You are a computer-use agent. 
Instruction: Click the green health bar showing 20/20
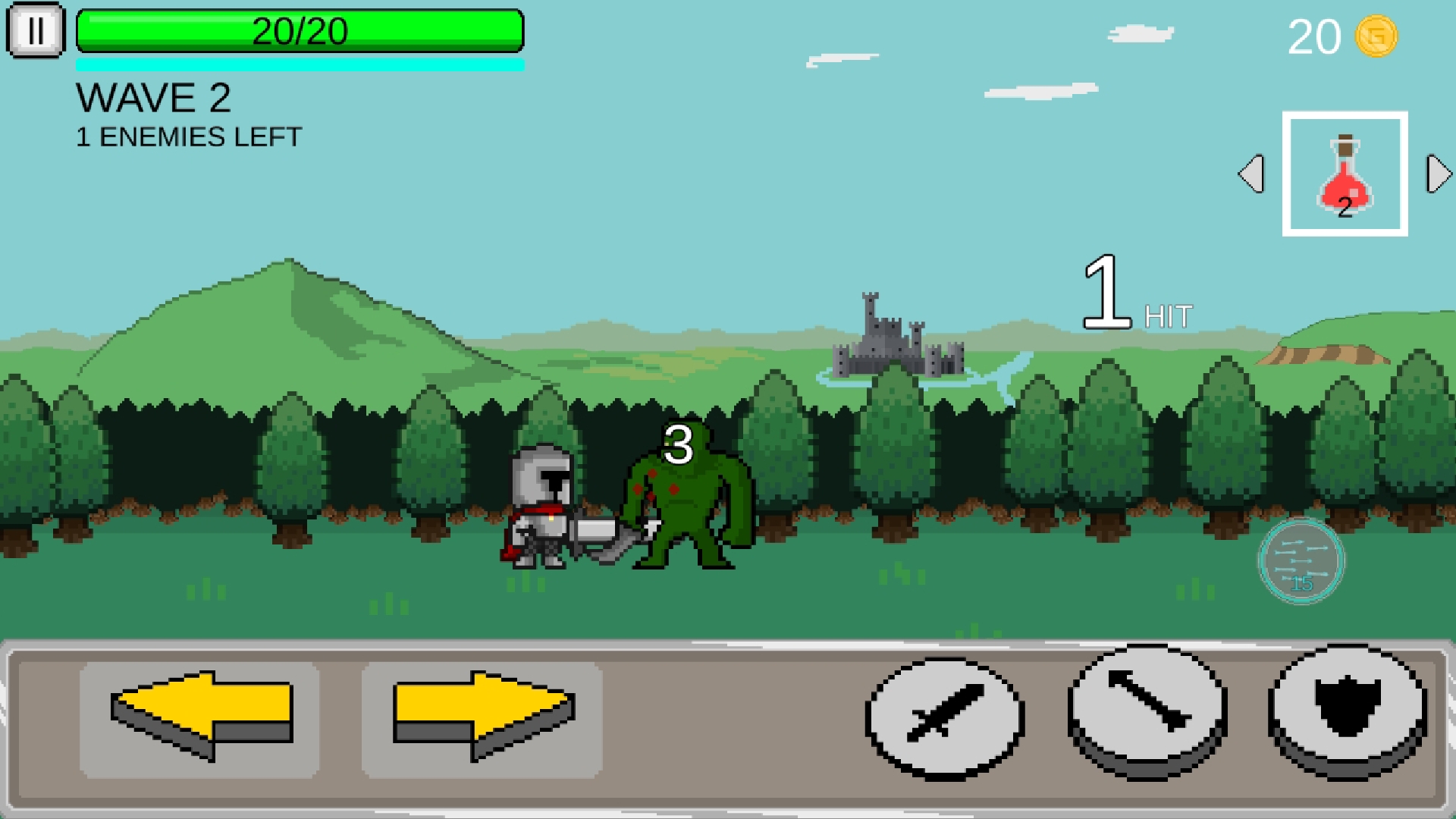[x=300, y=32]
